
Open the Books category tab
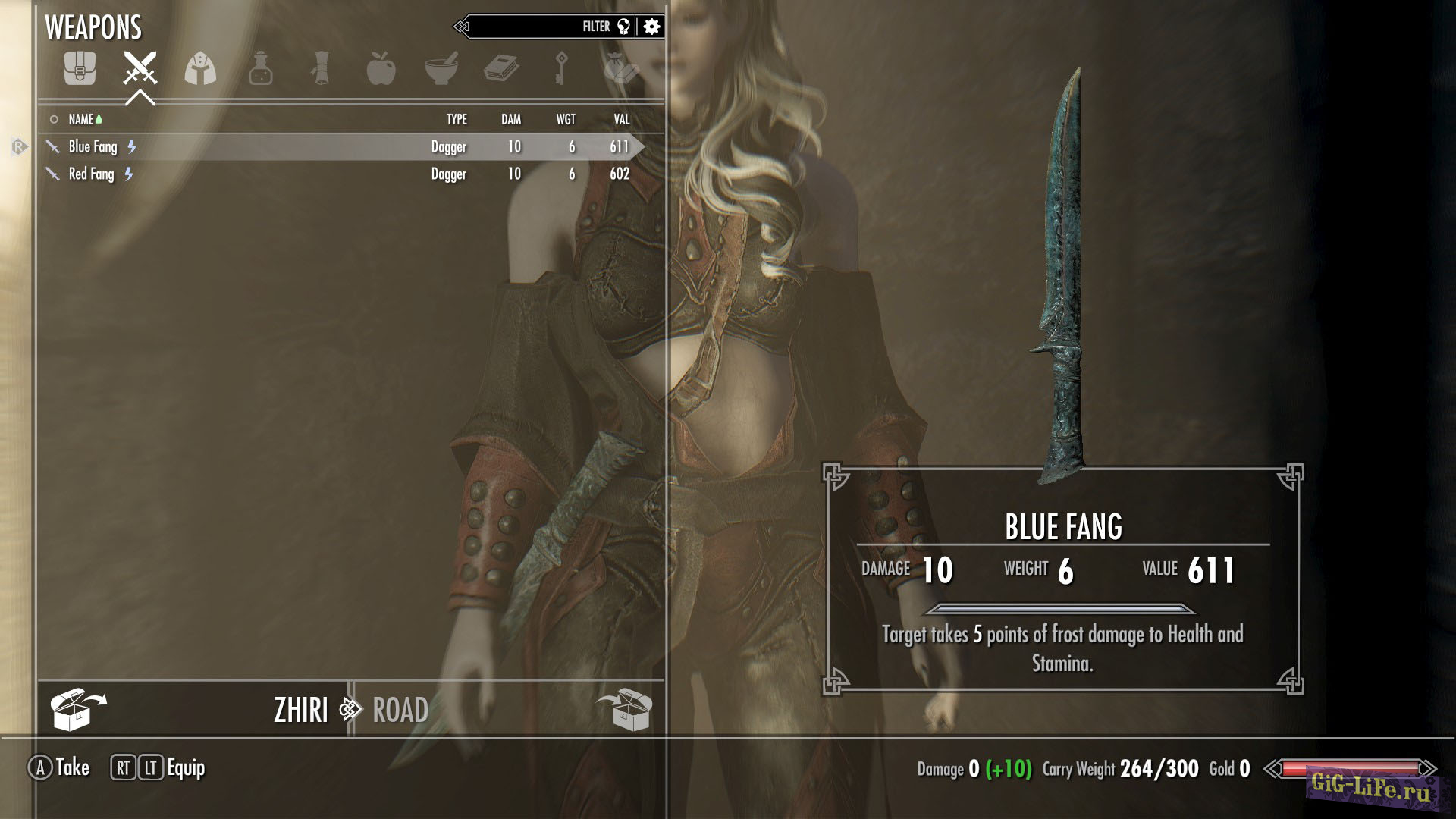(501, 69)
